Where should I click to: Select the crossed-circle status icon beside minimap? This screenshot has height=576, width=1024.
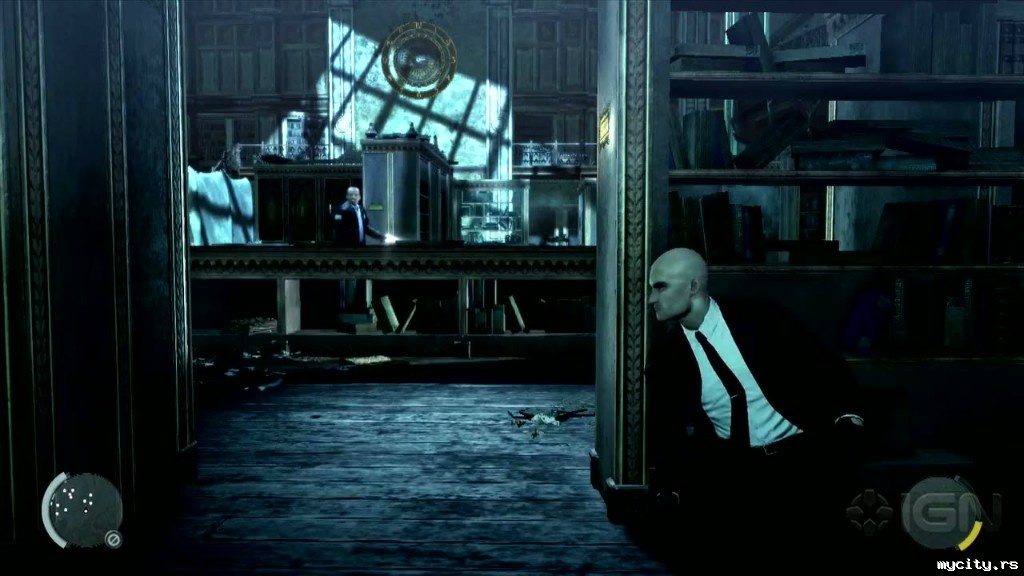114,540
